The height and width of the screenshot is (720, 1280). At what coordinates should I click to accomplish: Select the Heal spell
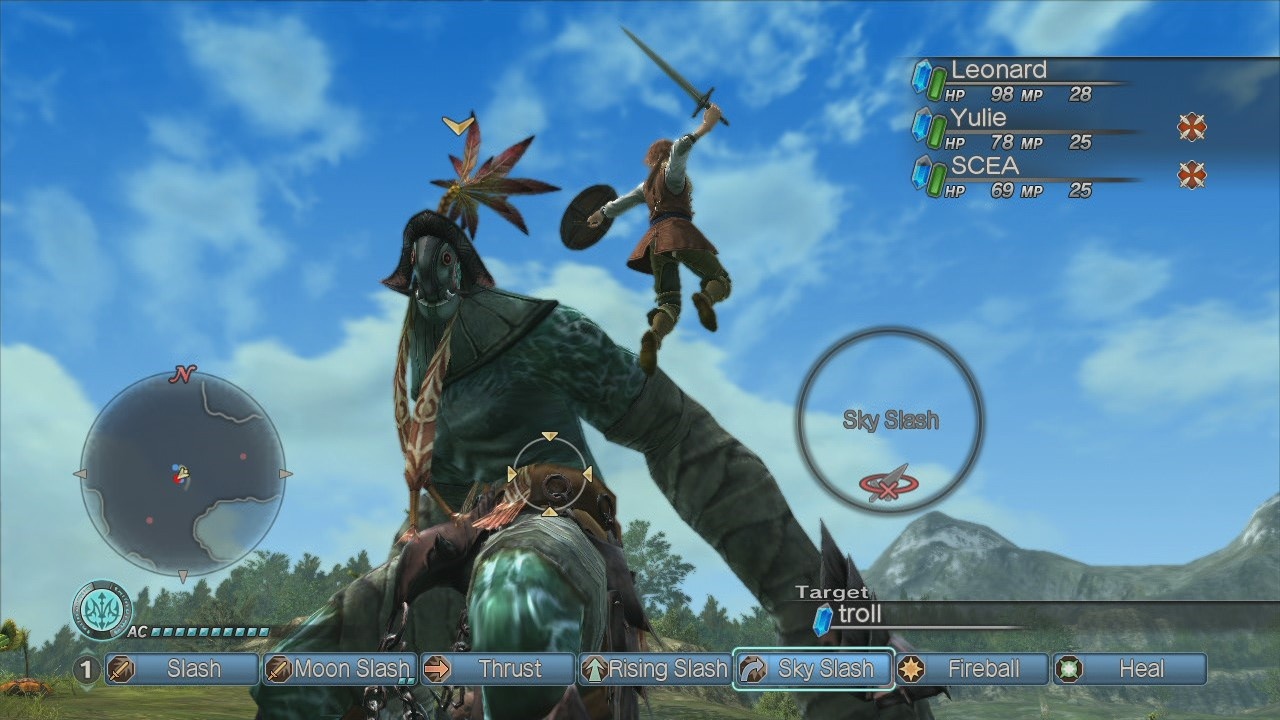click(x=1129, y=669)
